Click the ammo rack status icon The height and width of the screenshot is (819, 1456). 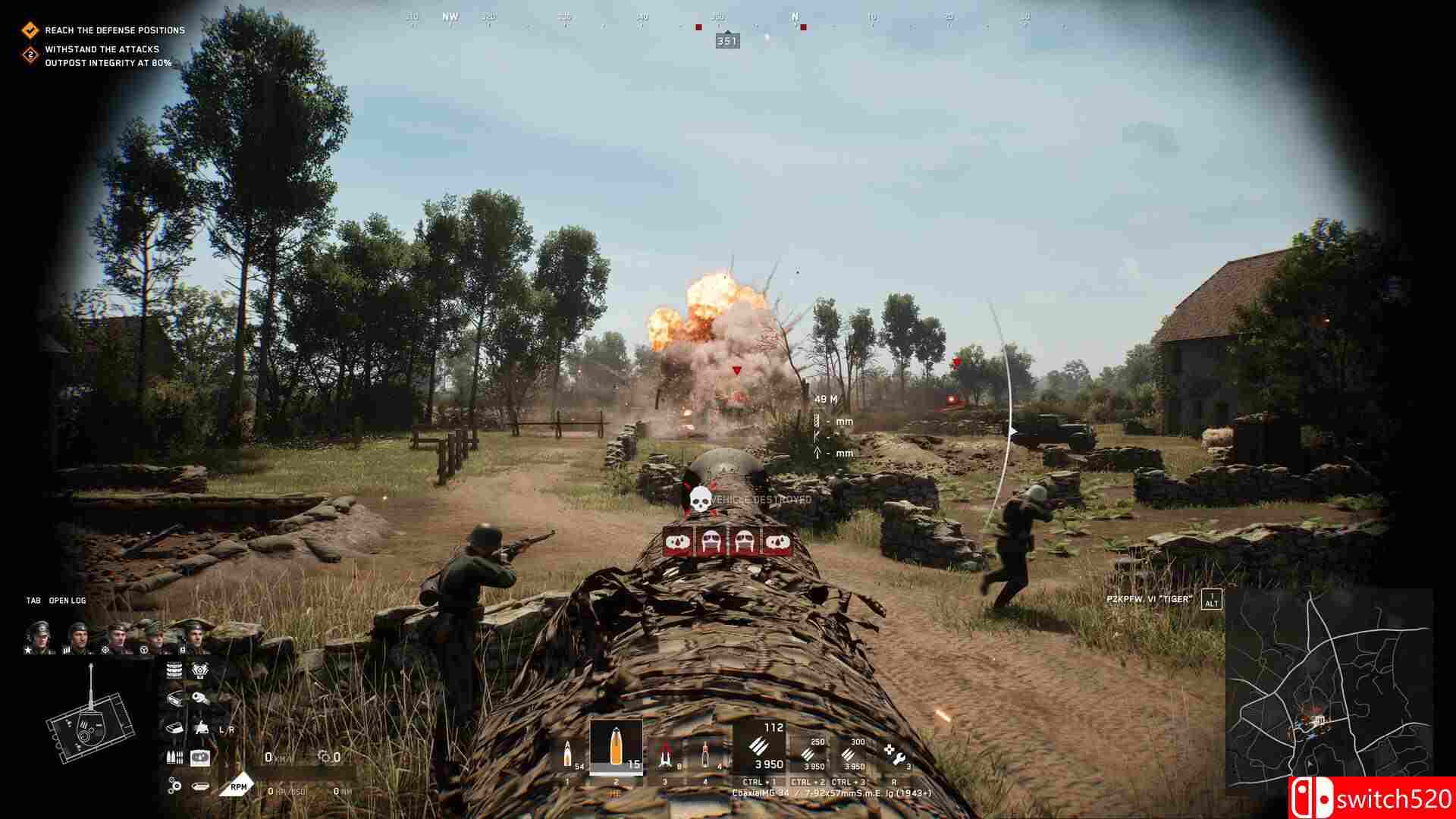(x=174, y=758)
